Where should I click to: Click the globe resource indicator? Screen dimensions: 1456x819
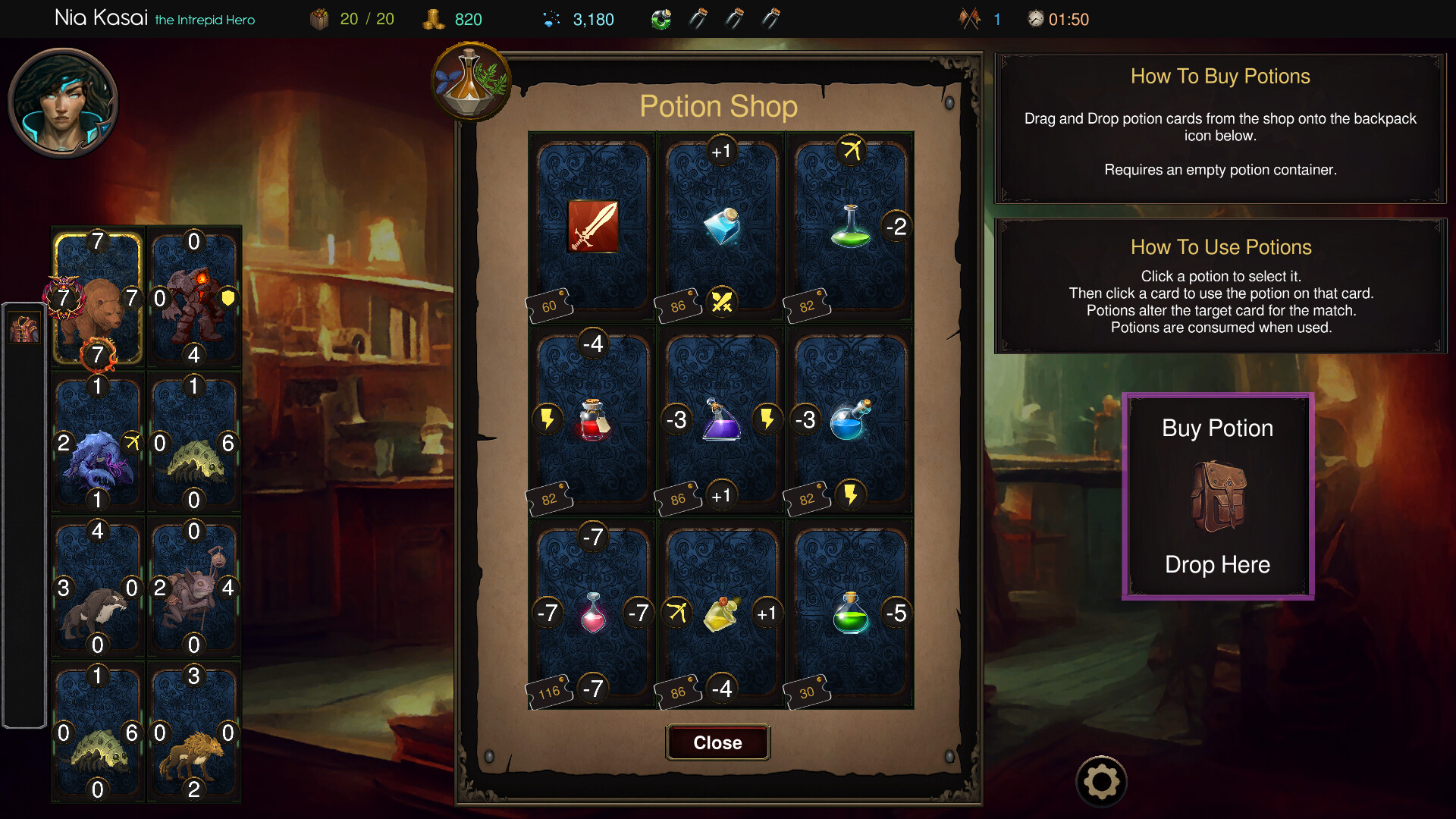[661, 19]
